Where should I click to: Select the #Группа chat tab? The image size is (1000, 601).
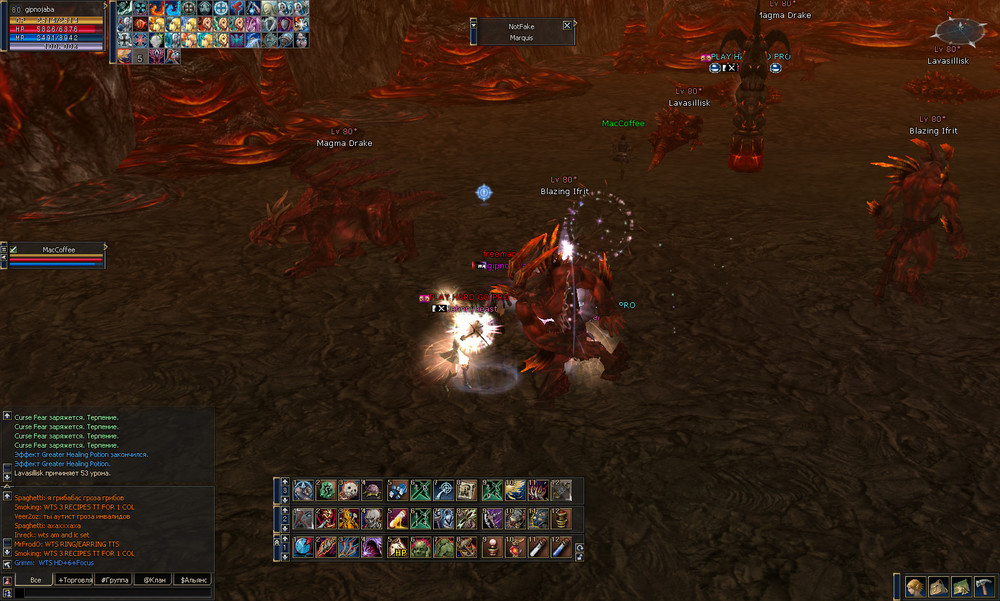pos(113,580)
